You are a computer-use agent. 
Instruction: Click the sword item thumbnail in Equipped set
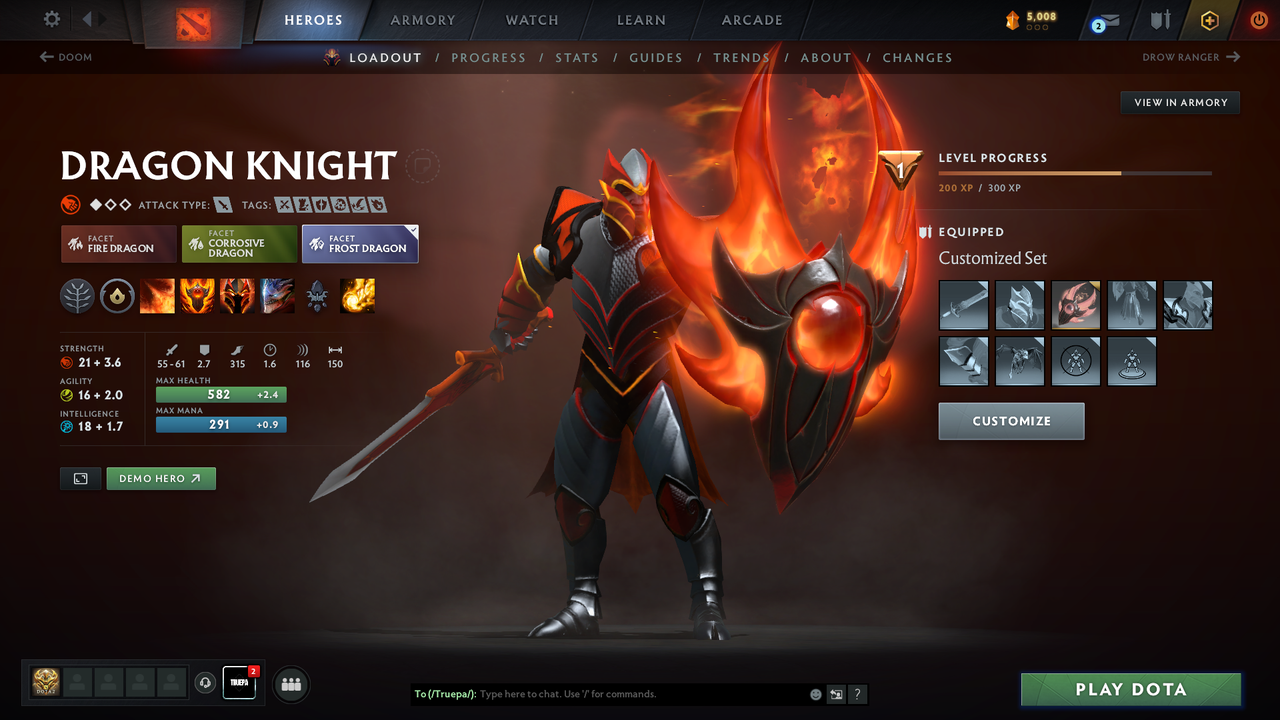coord(963,305)
